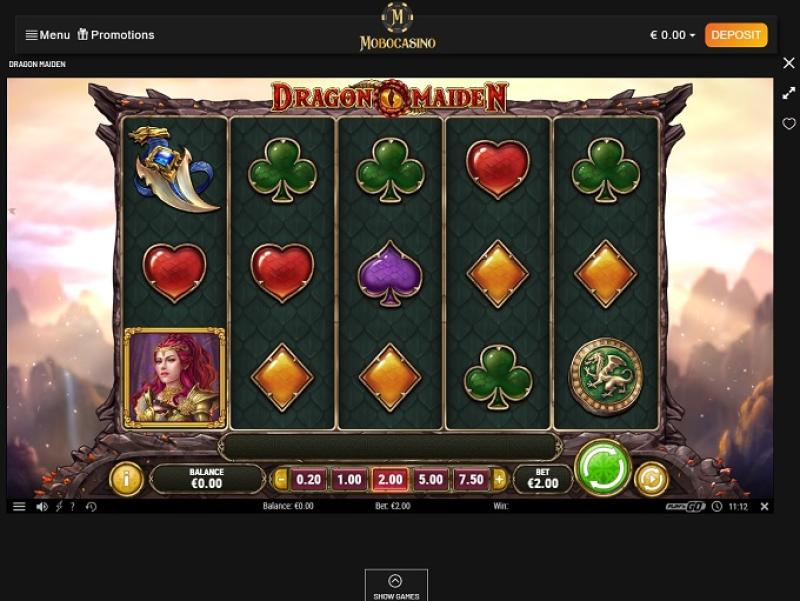Set the bet to 5.00

(431, 480)
